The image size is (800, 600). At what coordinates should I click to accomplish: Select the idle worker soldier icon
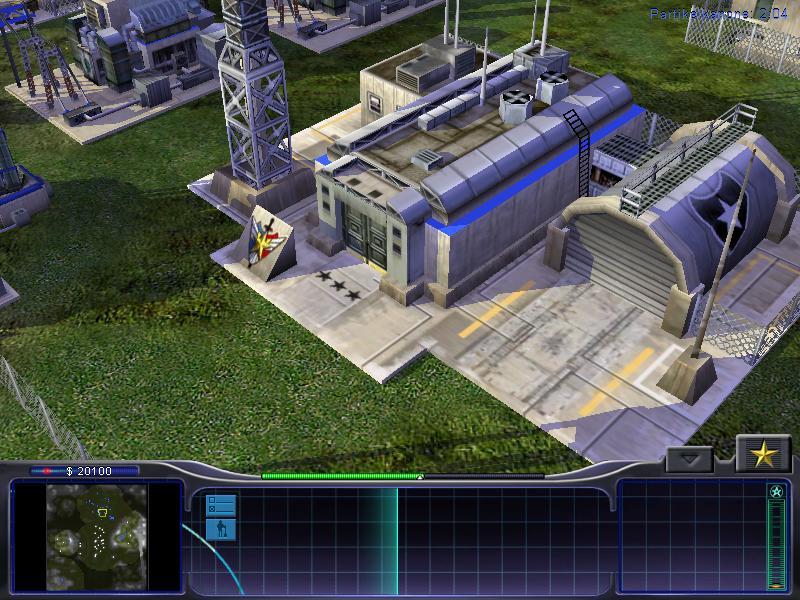221,529
